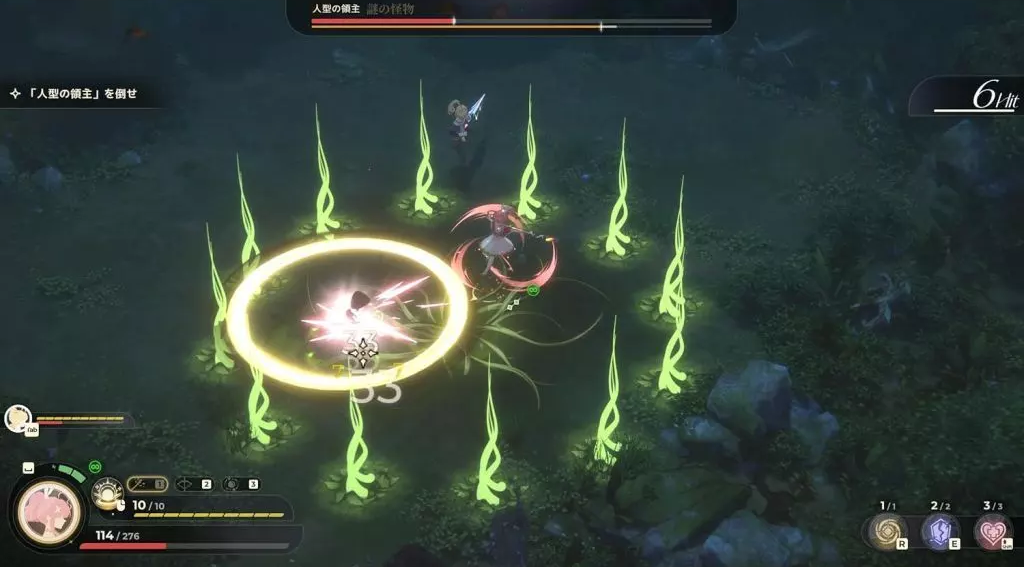Click the glowing golden orb attack icon
The width and height of the screenshot is (1024, 567).
pos(106,492)
